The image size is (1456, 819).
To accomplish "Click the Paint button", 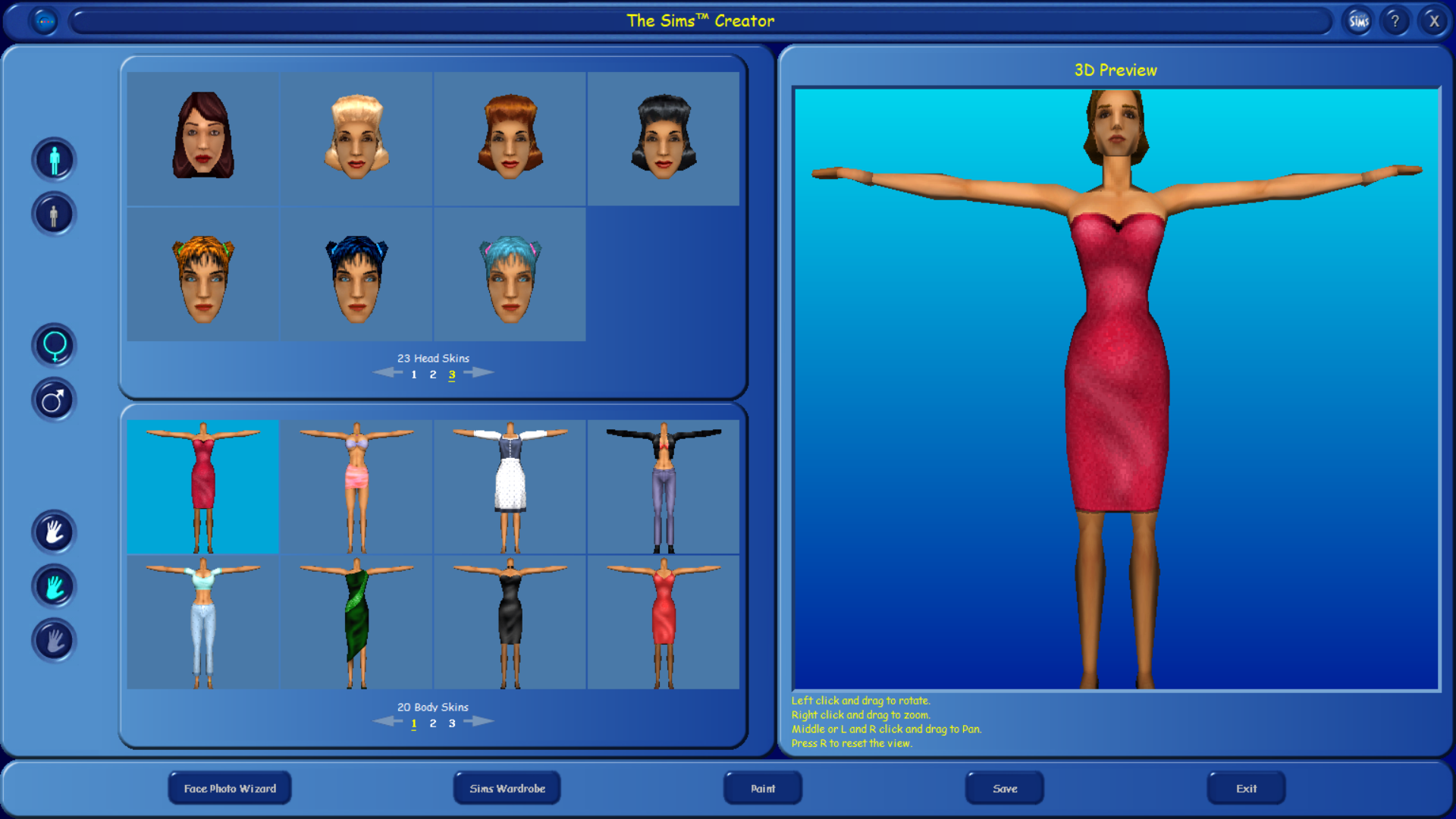I will [762, 788].
